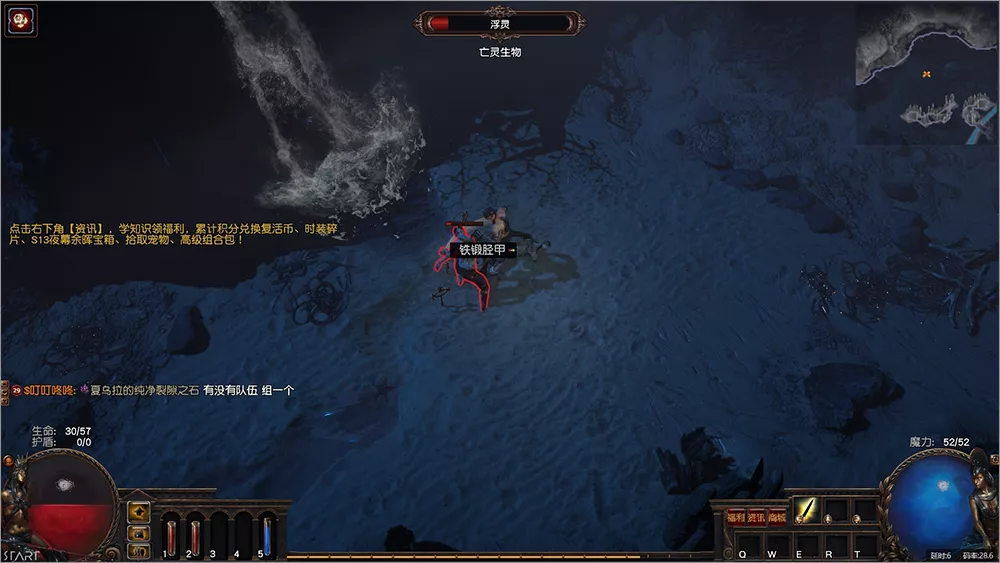This screenshot has height=563, width=1000.
Task: Click the lowest small gold button near flasks
Action: point(138,550)
